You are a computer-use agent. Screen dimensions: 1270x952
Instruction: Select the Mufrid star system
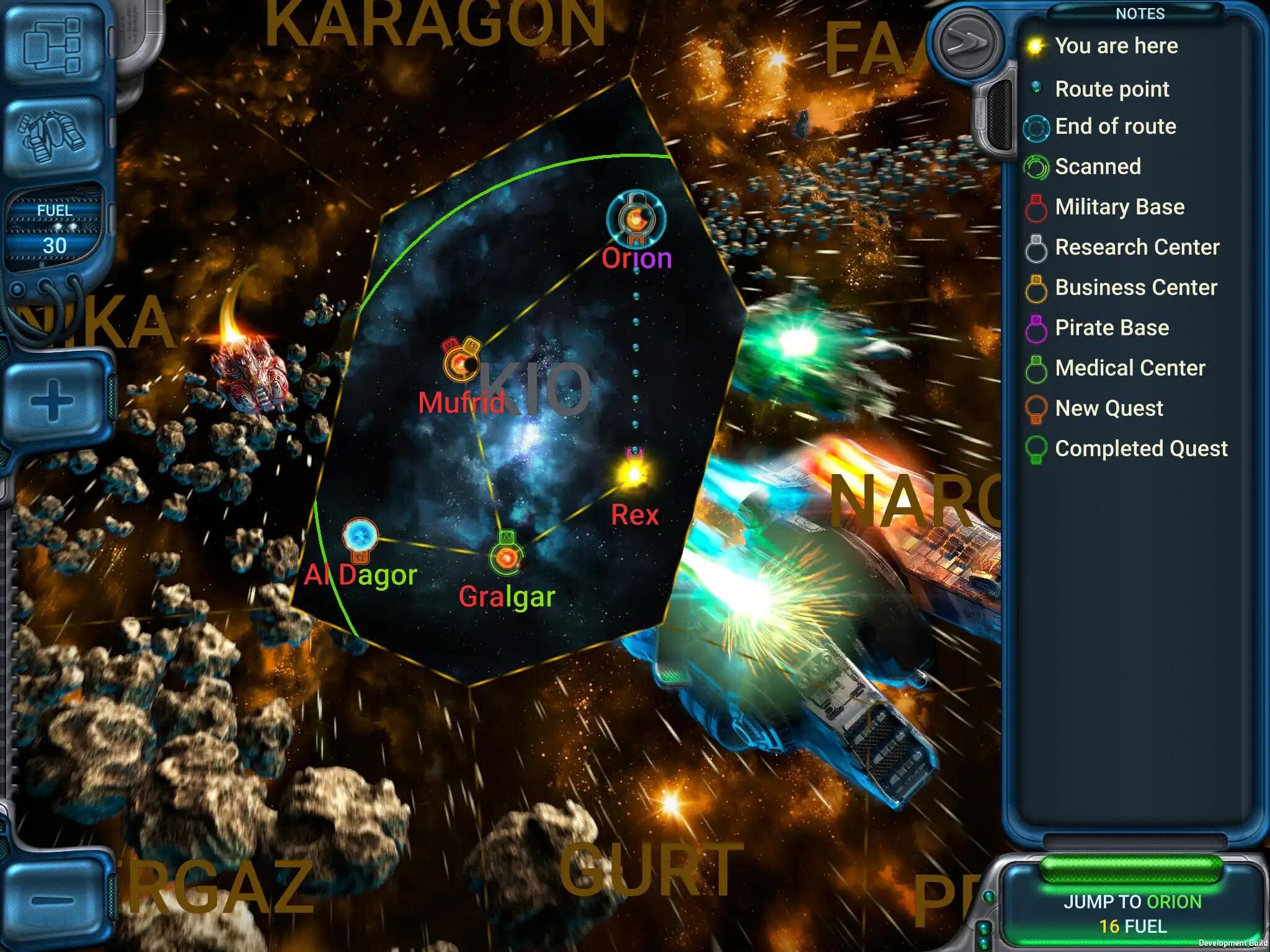[461, 364]
